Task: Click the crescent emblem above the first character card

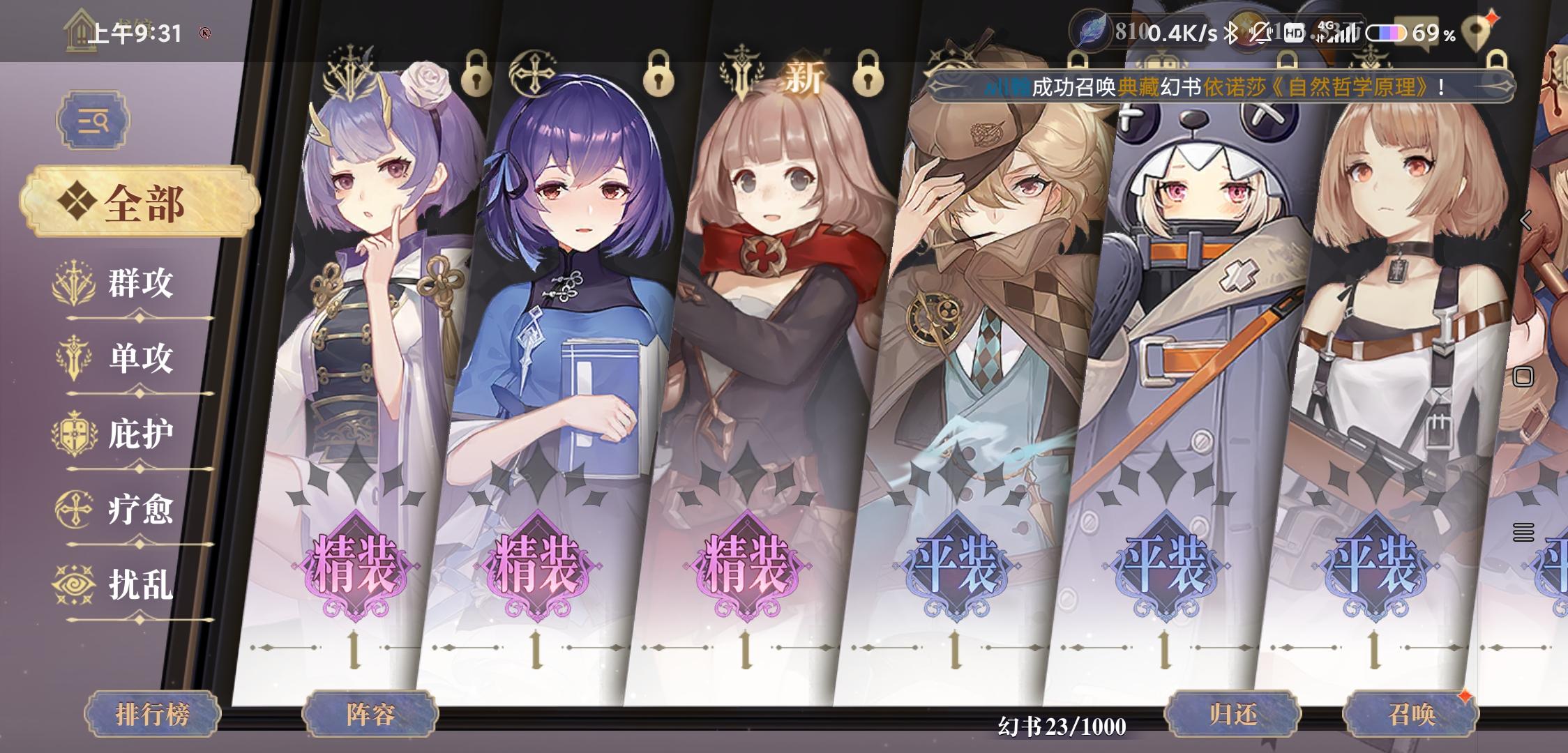Action: (x=350, y=70)
